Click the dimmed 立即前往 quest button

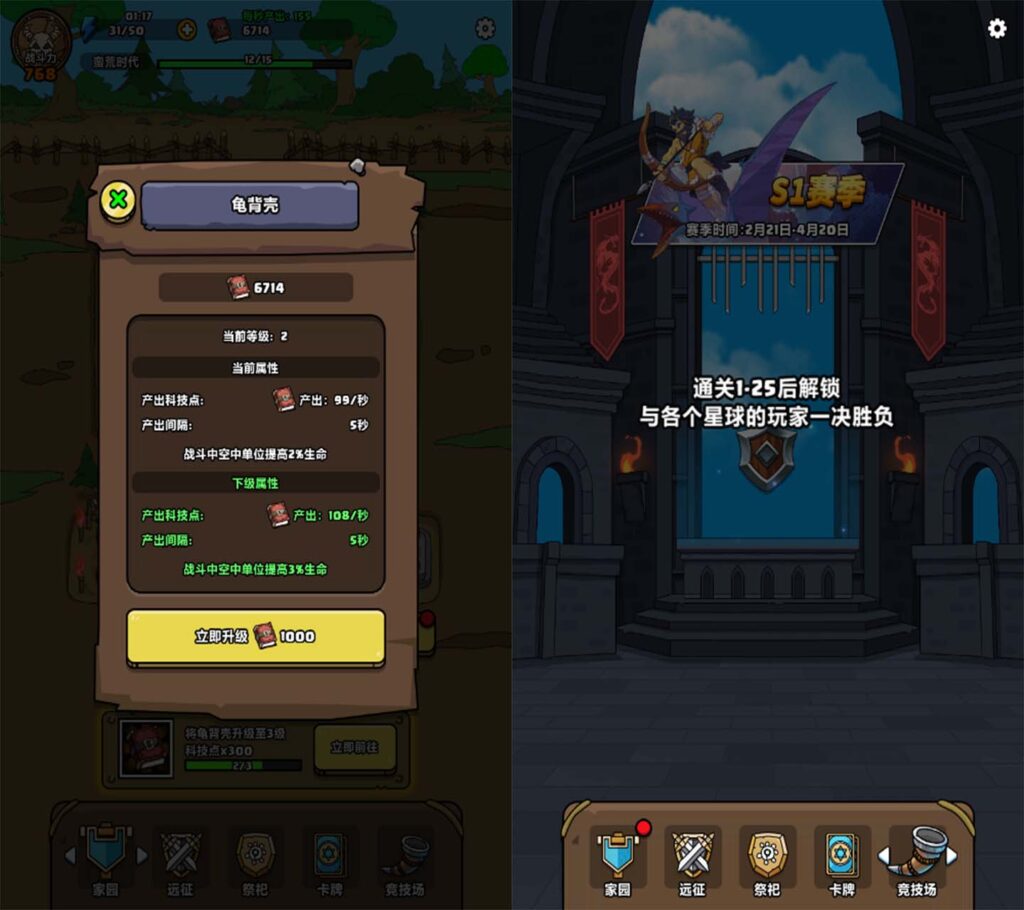pyautogui.click(x=355, y=747)
